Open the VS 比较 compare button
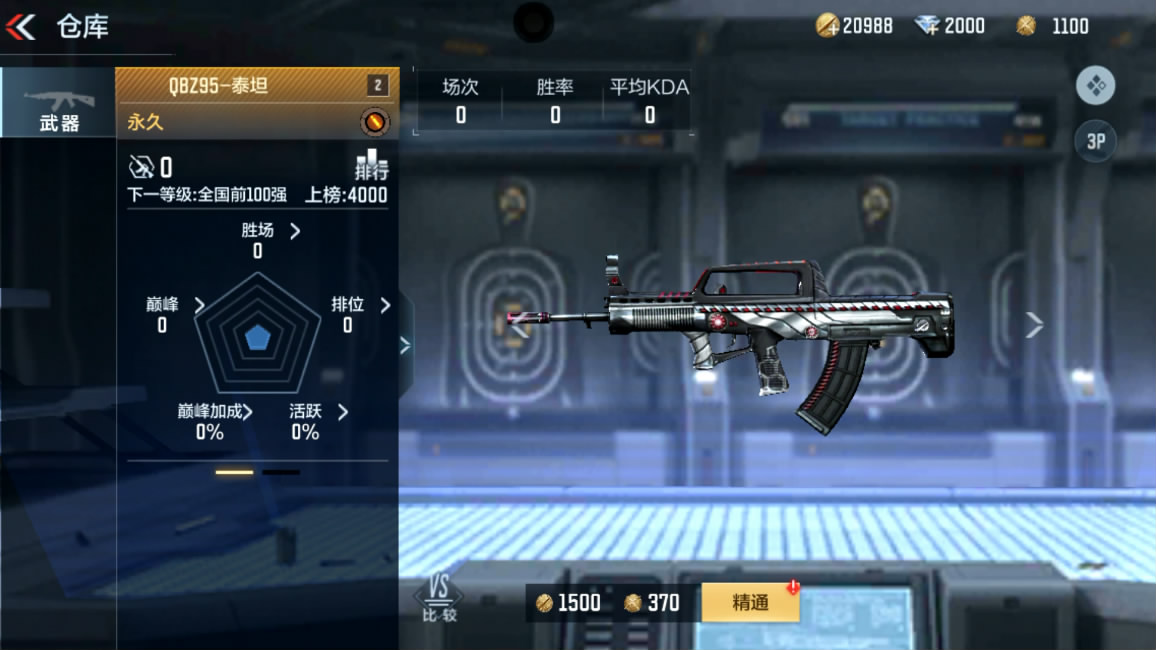The height and width of the screenshot is (650, 1156). click(x=439, y=600)
